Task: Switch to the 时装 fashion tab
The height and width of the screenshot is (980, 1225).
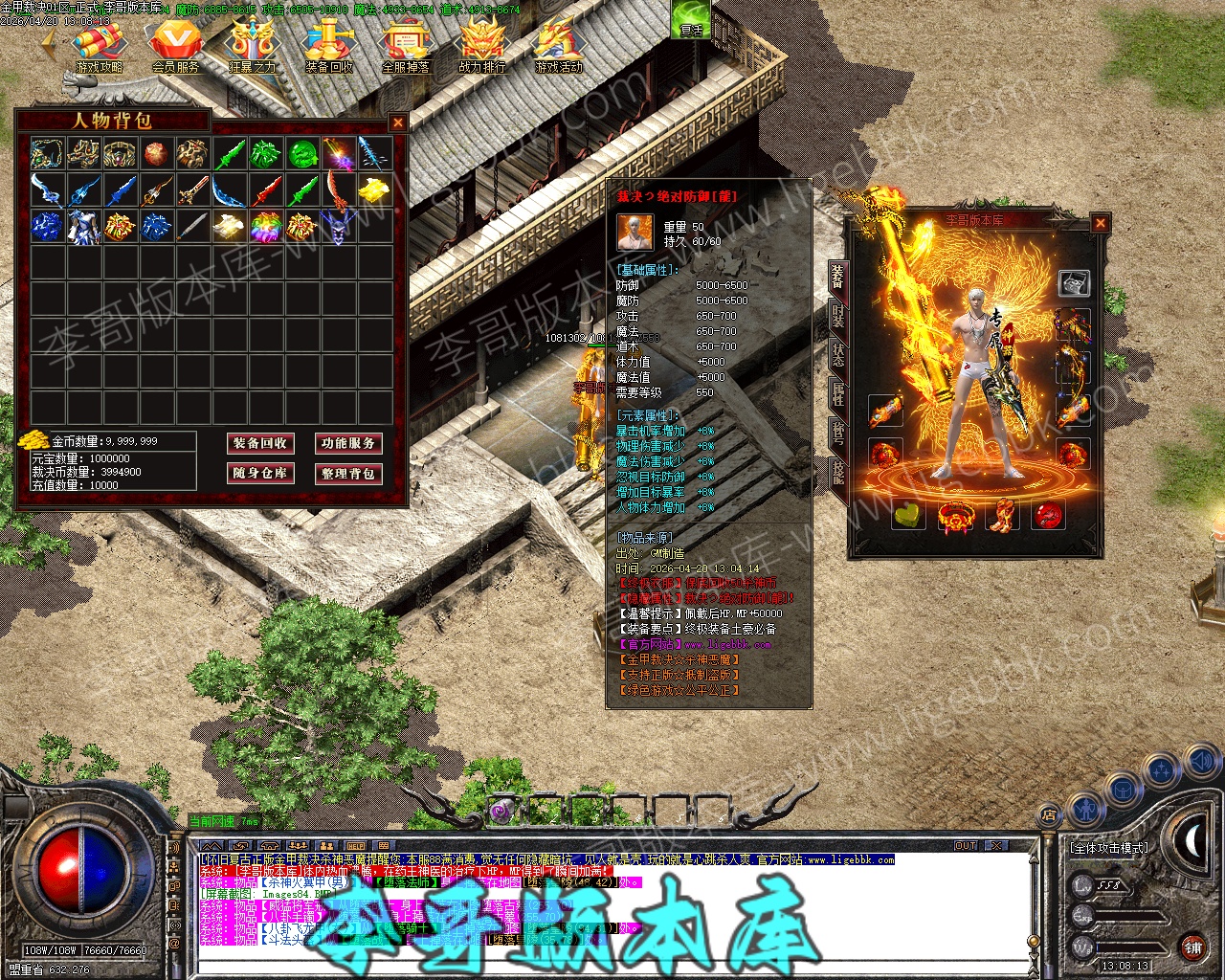Action: click(x=837, y=317)
